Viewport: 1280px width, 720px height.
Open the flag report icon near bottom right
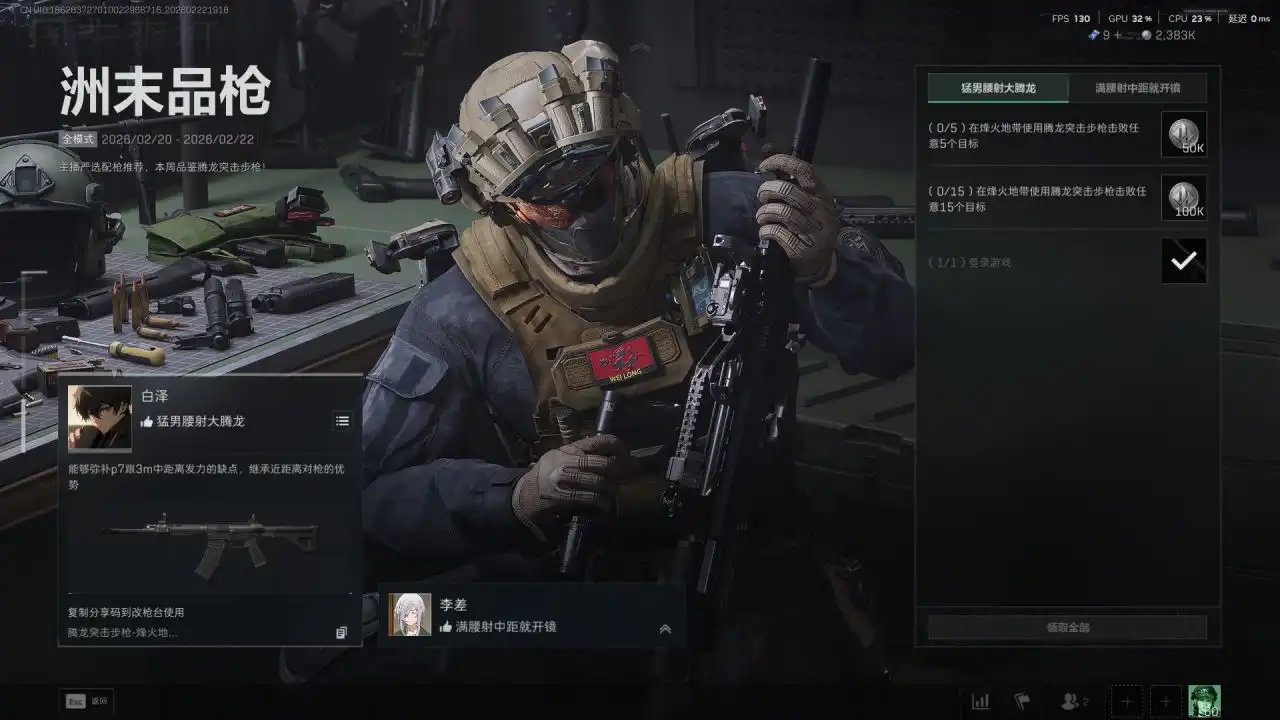1022,701
